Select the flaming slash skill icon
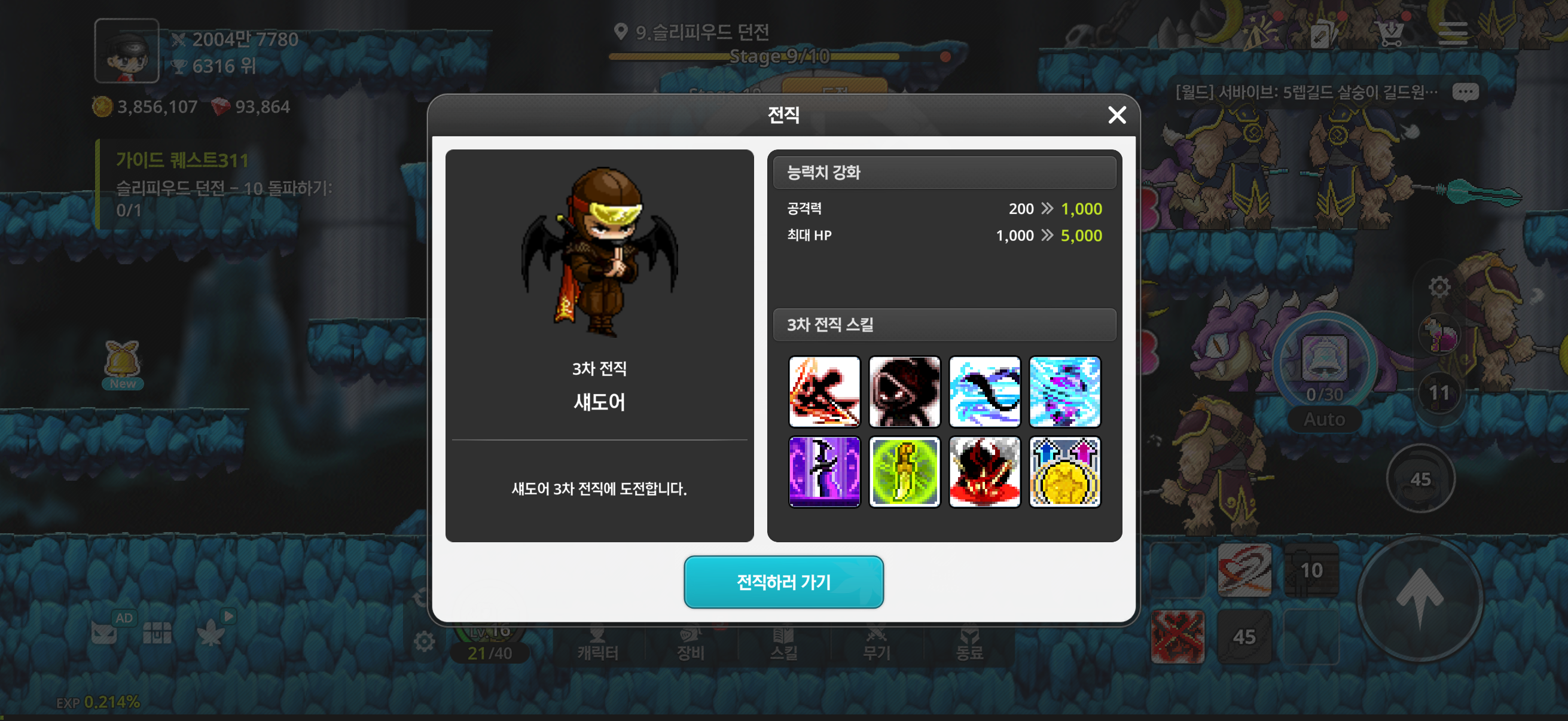Screen dimensions: 1568x721 point(825,392)
